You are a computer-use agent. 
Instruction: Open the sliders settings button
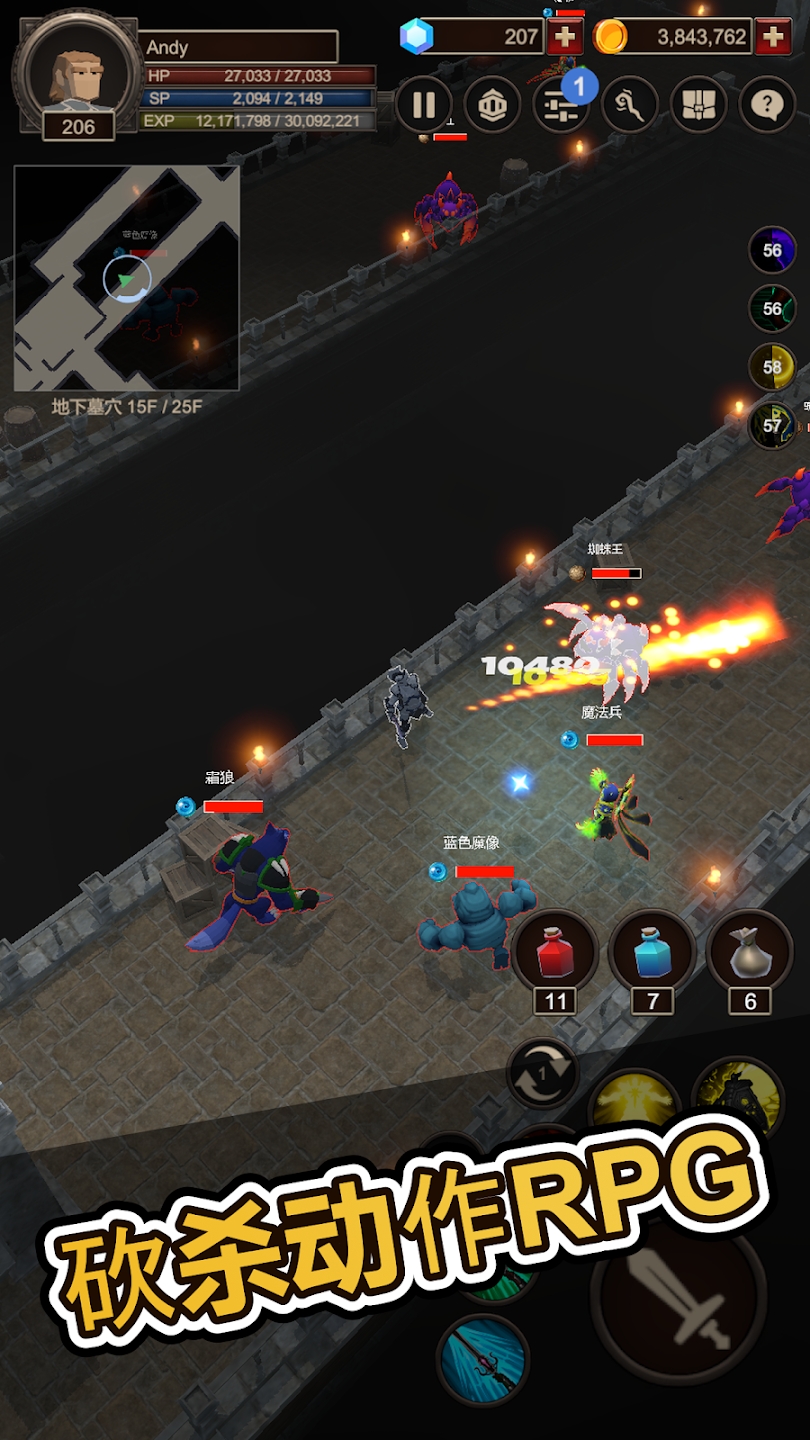point(560,105)
